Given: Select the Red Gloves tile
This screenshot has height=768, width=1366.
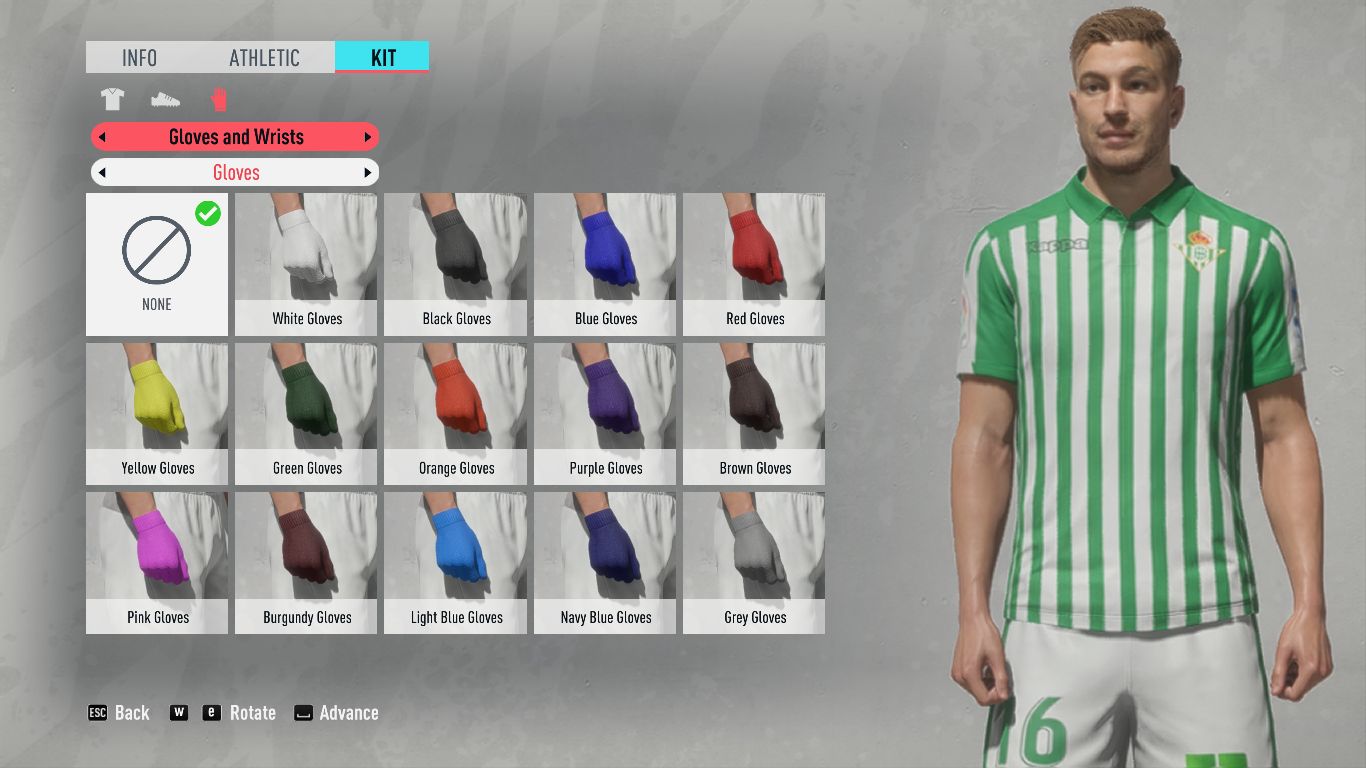Looking at the screenshot, I should pyautogui.click(x=754, y=264).
